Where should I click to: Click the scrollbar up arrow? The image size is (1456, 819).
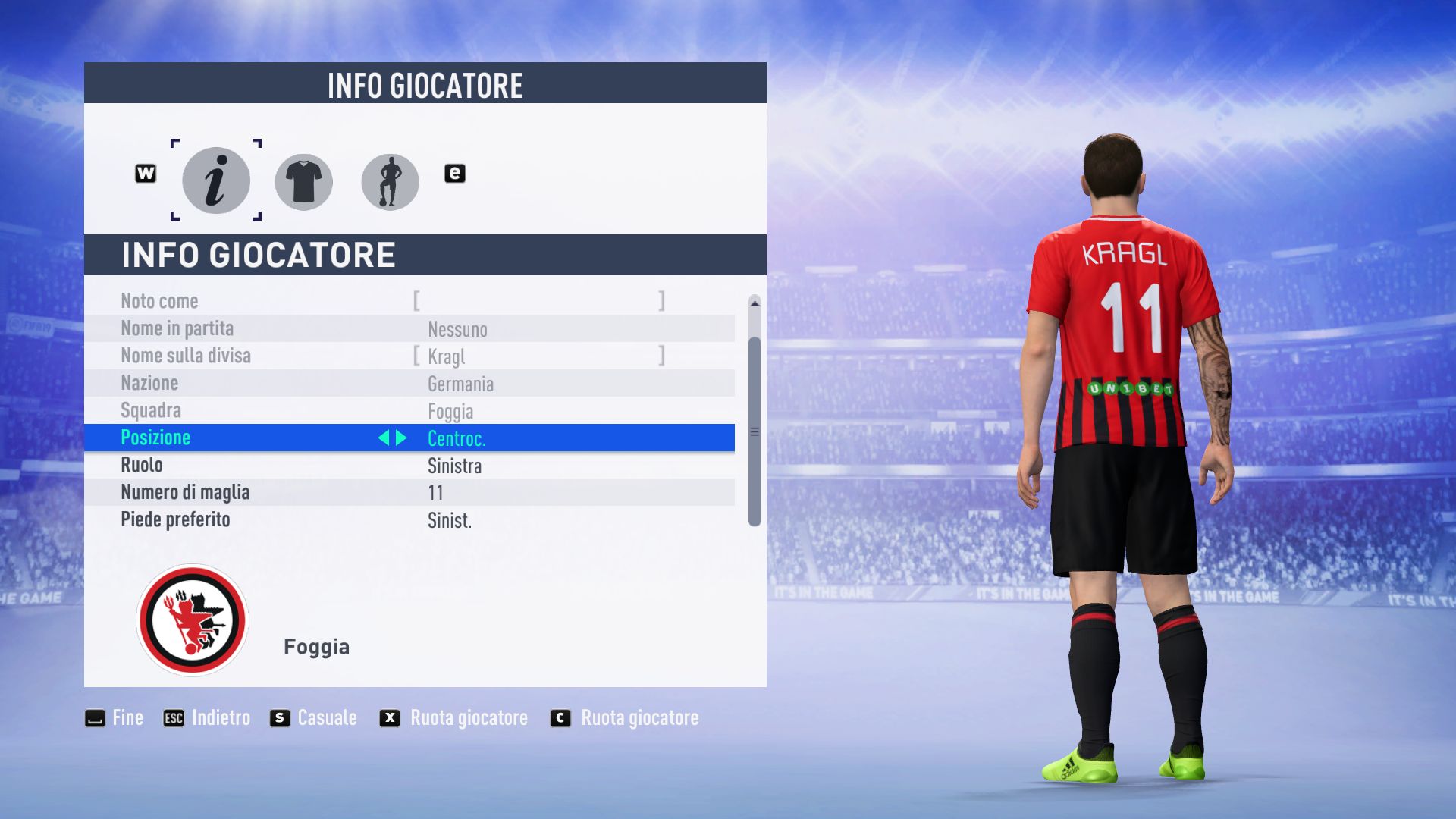click(x=755, y=303)
